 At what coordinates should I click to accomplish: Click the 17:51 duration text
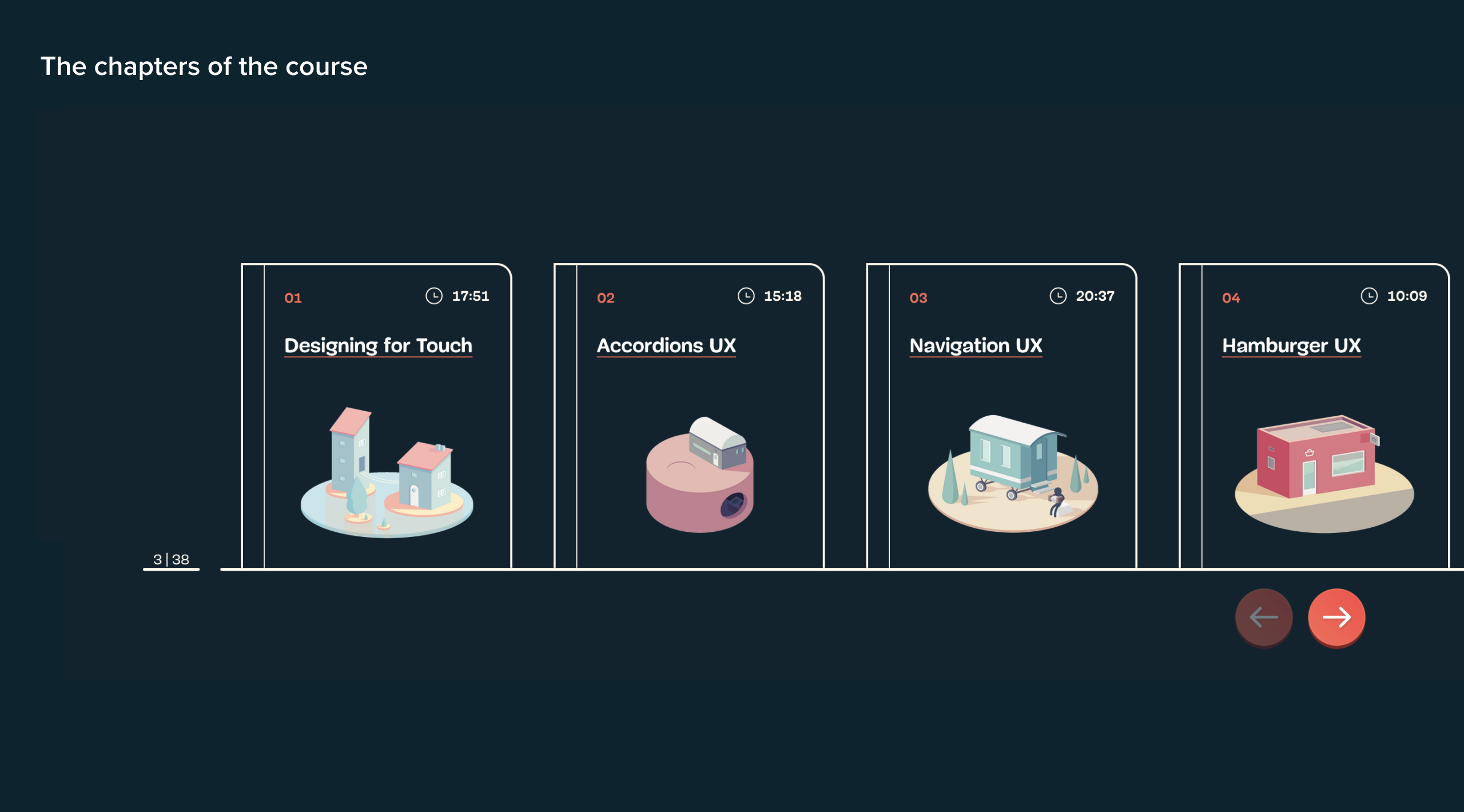(x=471, y=296)
